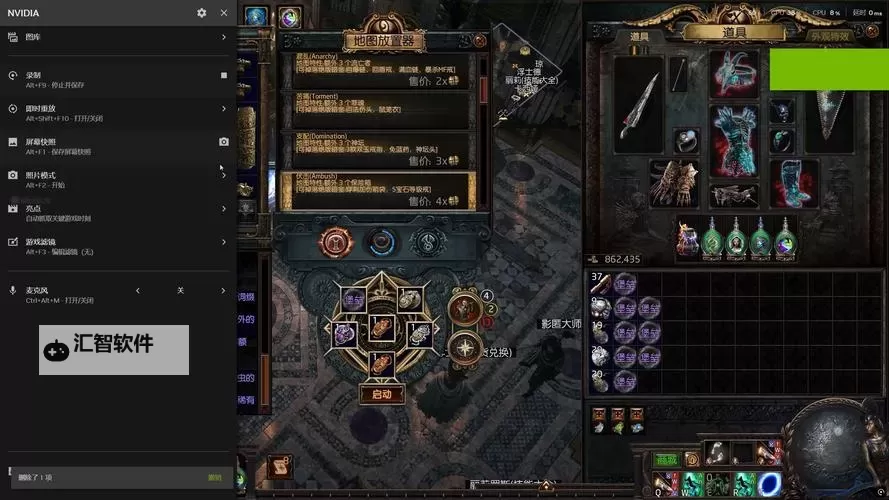The image size is (889, 500).
Task: Open NVIDIA overlay settings gear
Action: tap(202, 13)
